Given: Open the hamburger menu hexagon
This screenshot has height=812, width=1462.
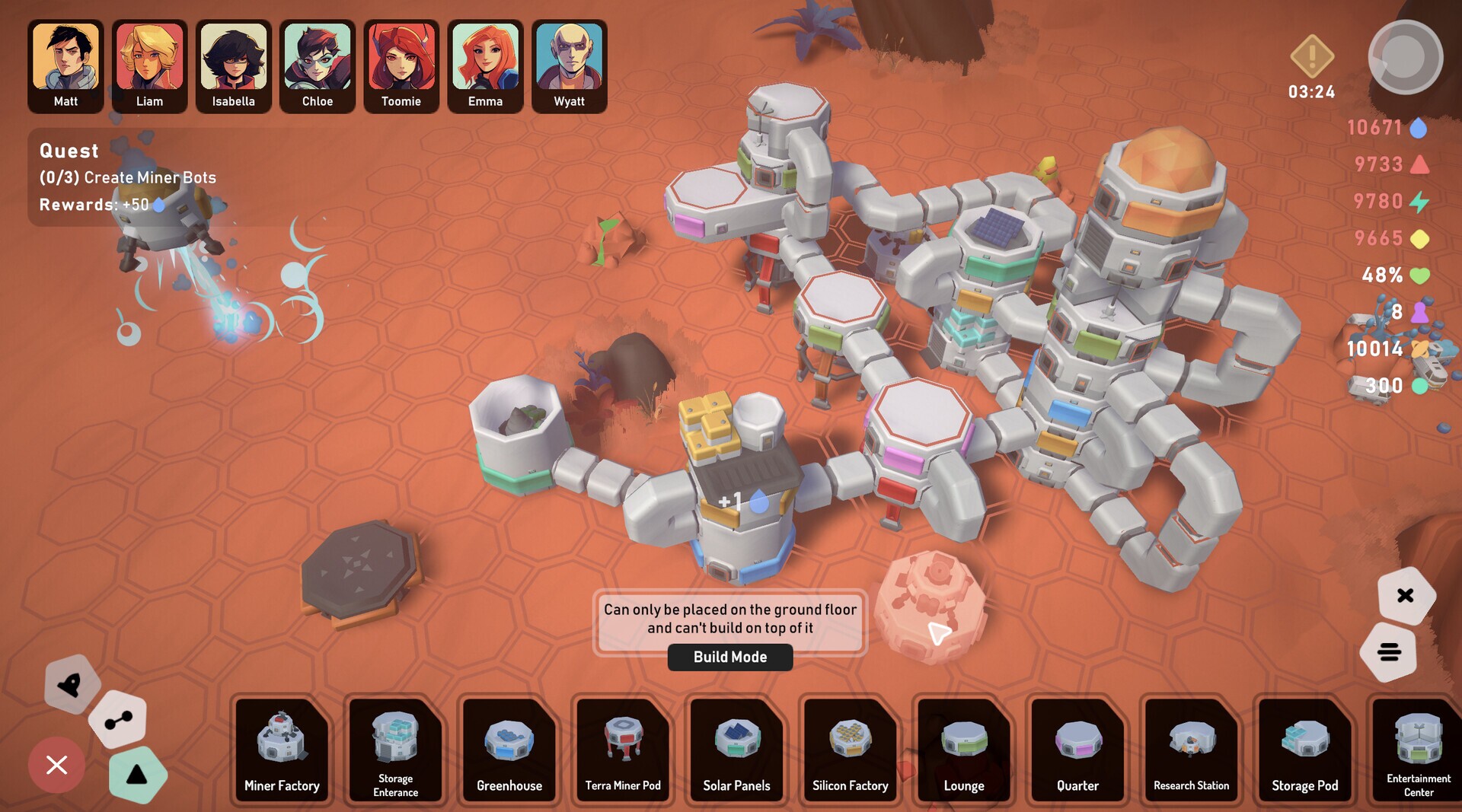Looking at the screenshot, I should [x=1390, y=652].
